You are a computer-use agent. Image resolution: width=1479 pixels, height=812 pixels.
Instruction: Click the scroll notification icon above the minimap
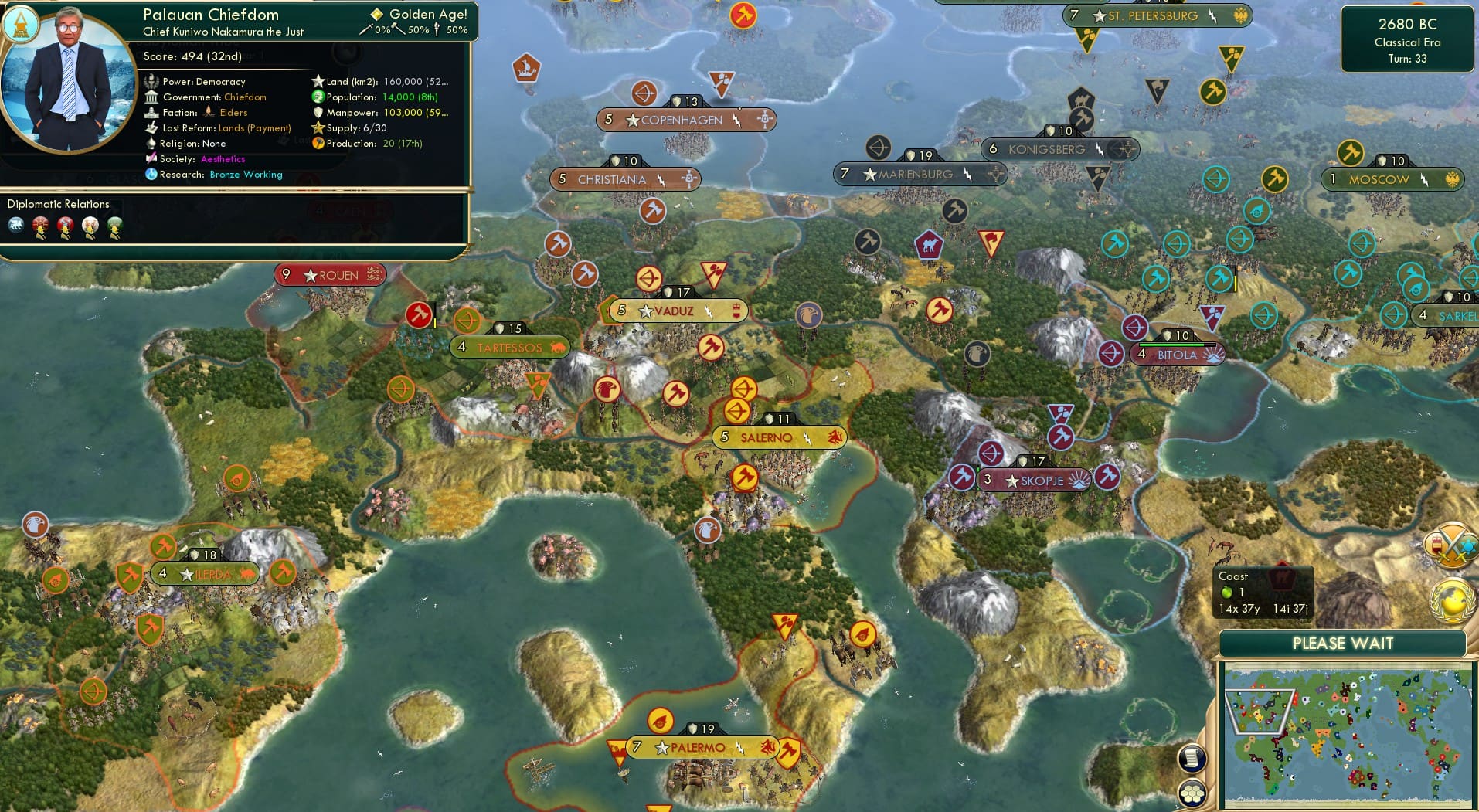coord(1192,759)
